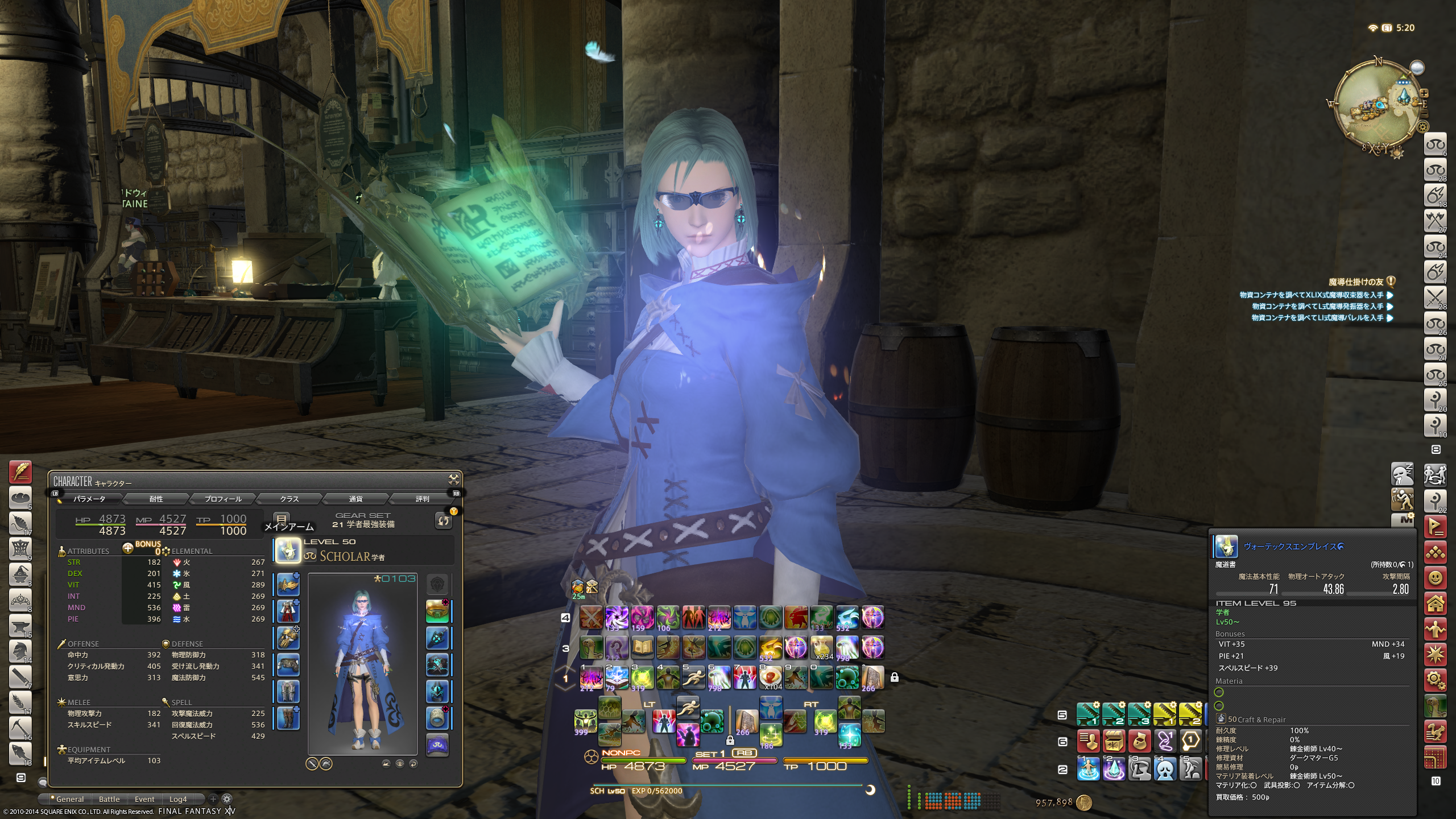Switch to the 耐性 tab

156,499
